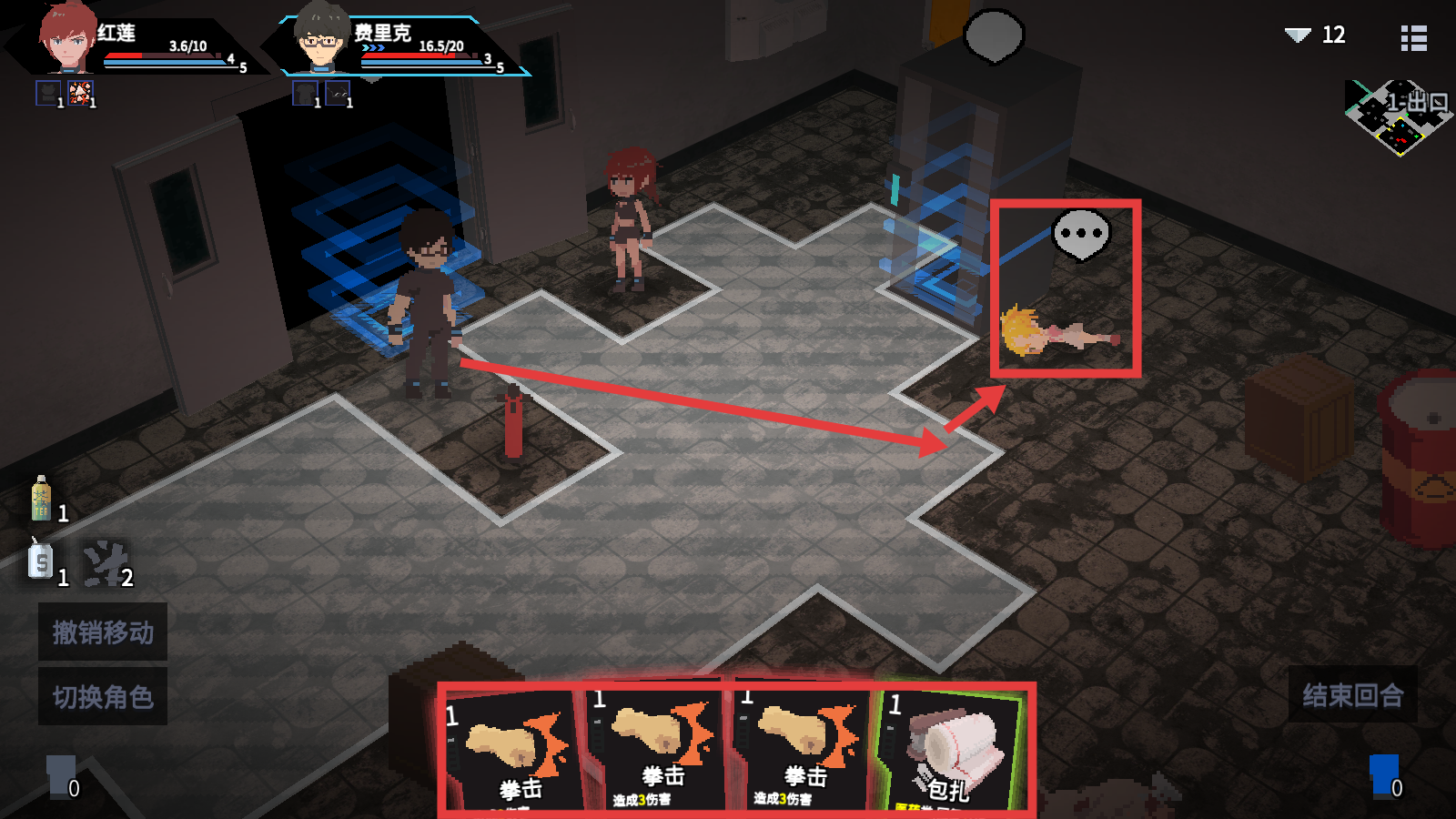Click the 撤销移动 undo move button
This screenshot has height=819, width=1456.
pos(102,632)
